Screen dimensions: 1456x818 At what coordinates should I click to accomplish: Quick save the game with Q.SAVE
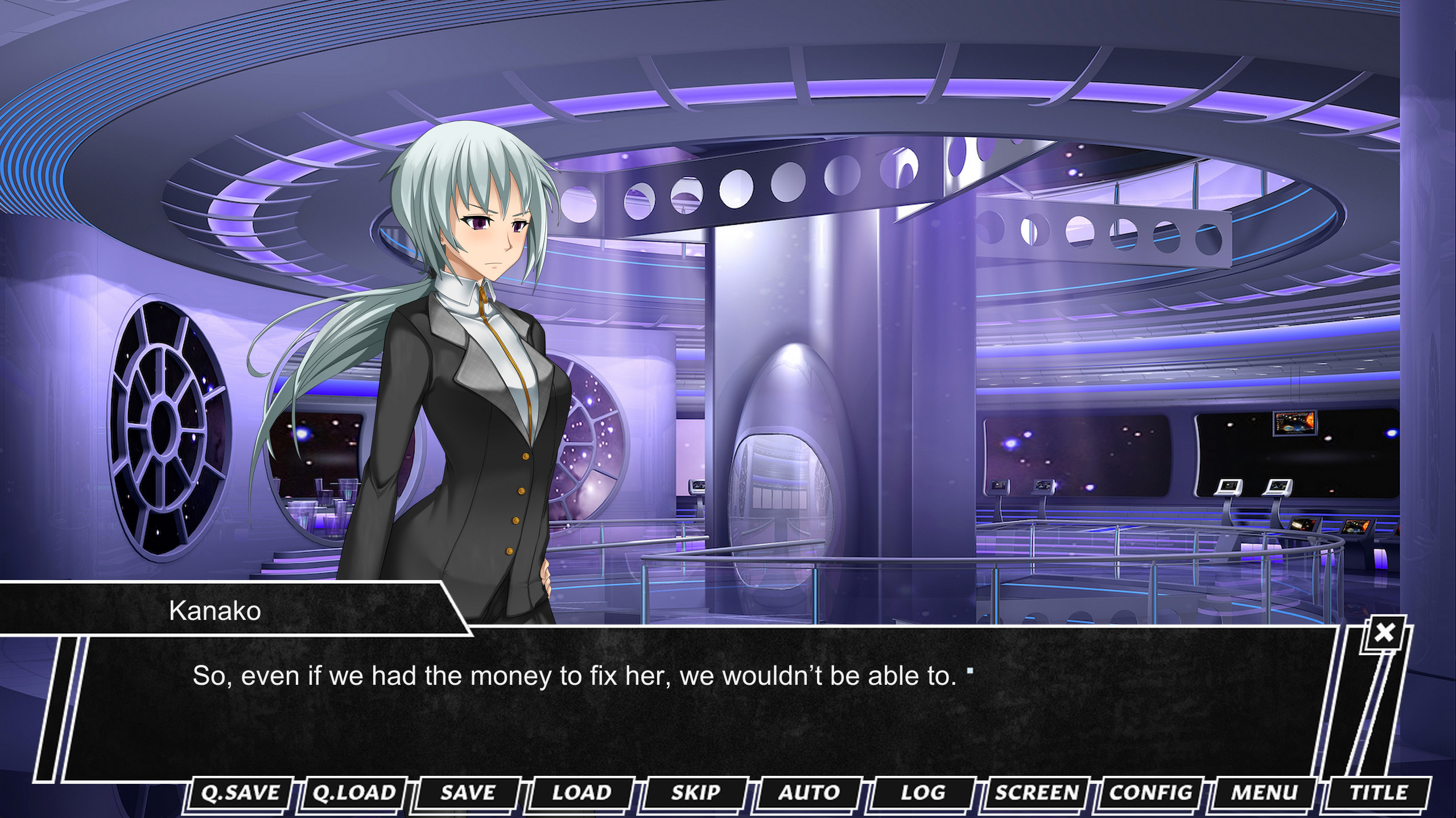click(x=241, y=792)
